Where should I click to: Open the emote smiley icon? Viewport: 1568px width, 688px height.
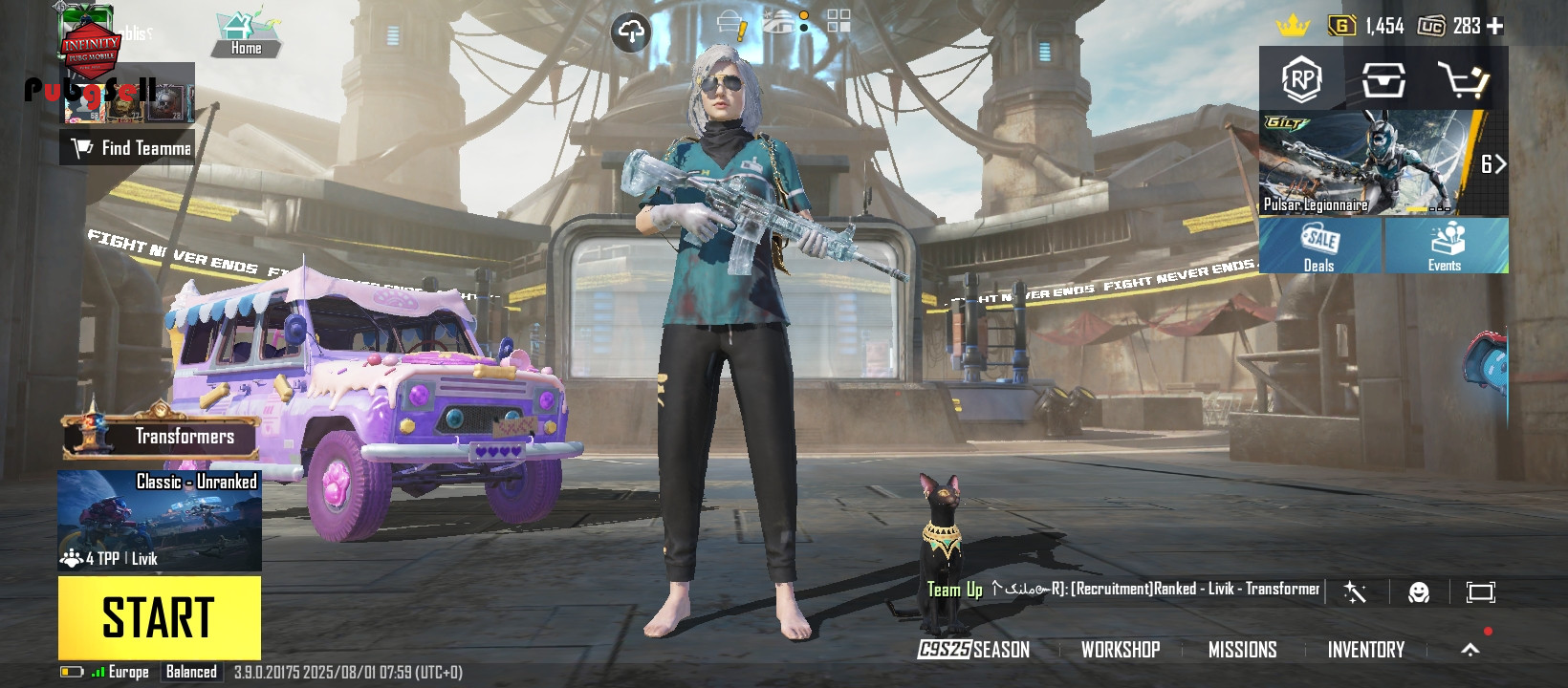coord(1419,592)
